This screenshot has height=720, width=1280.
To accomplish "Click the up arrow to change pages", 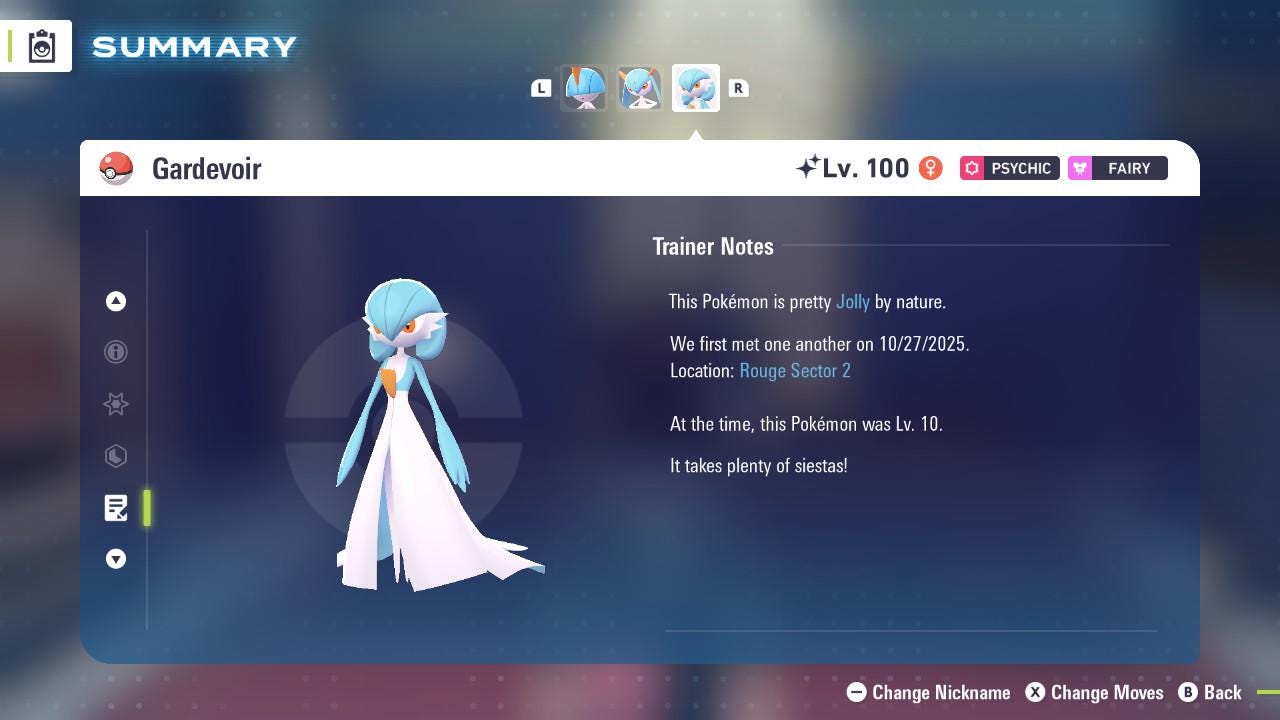I will [116, 301].
